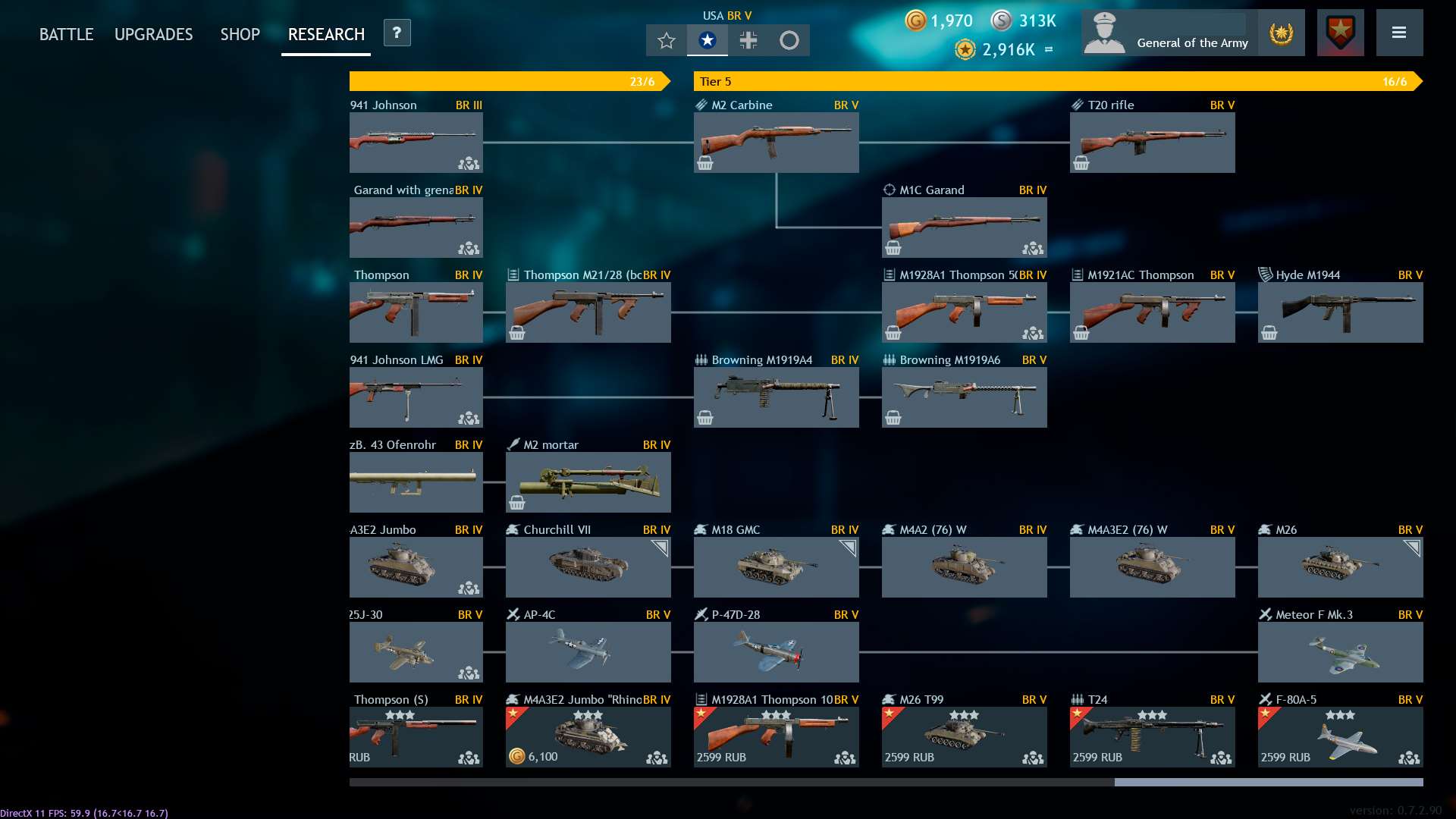The image size is (1456, 819).
Task: Select the Meteor F Mk.3 jet
Action: (1340, 651)
